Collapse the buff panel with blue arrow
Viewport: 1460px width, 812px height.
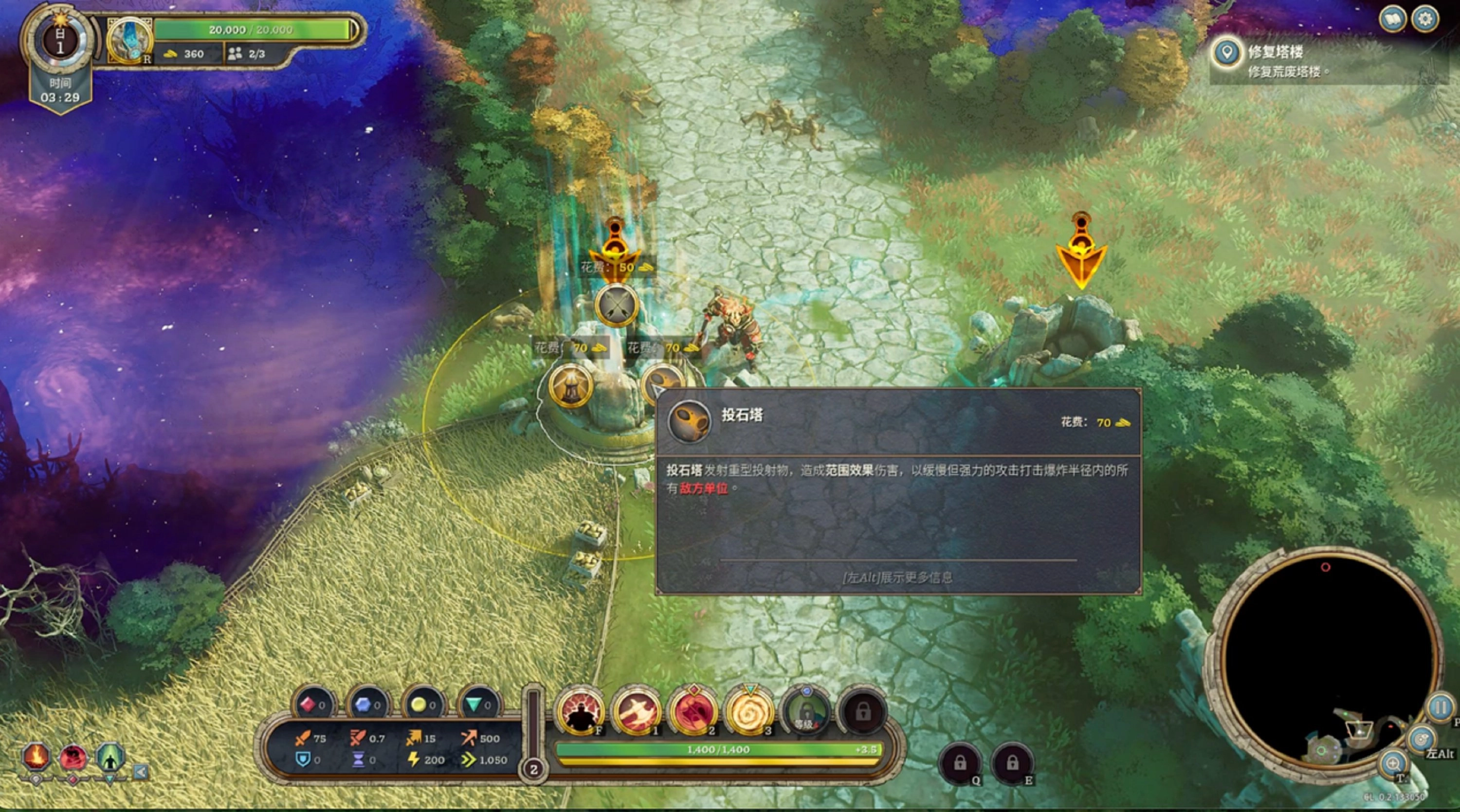click(141, 771)
